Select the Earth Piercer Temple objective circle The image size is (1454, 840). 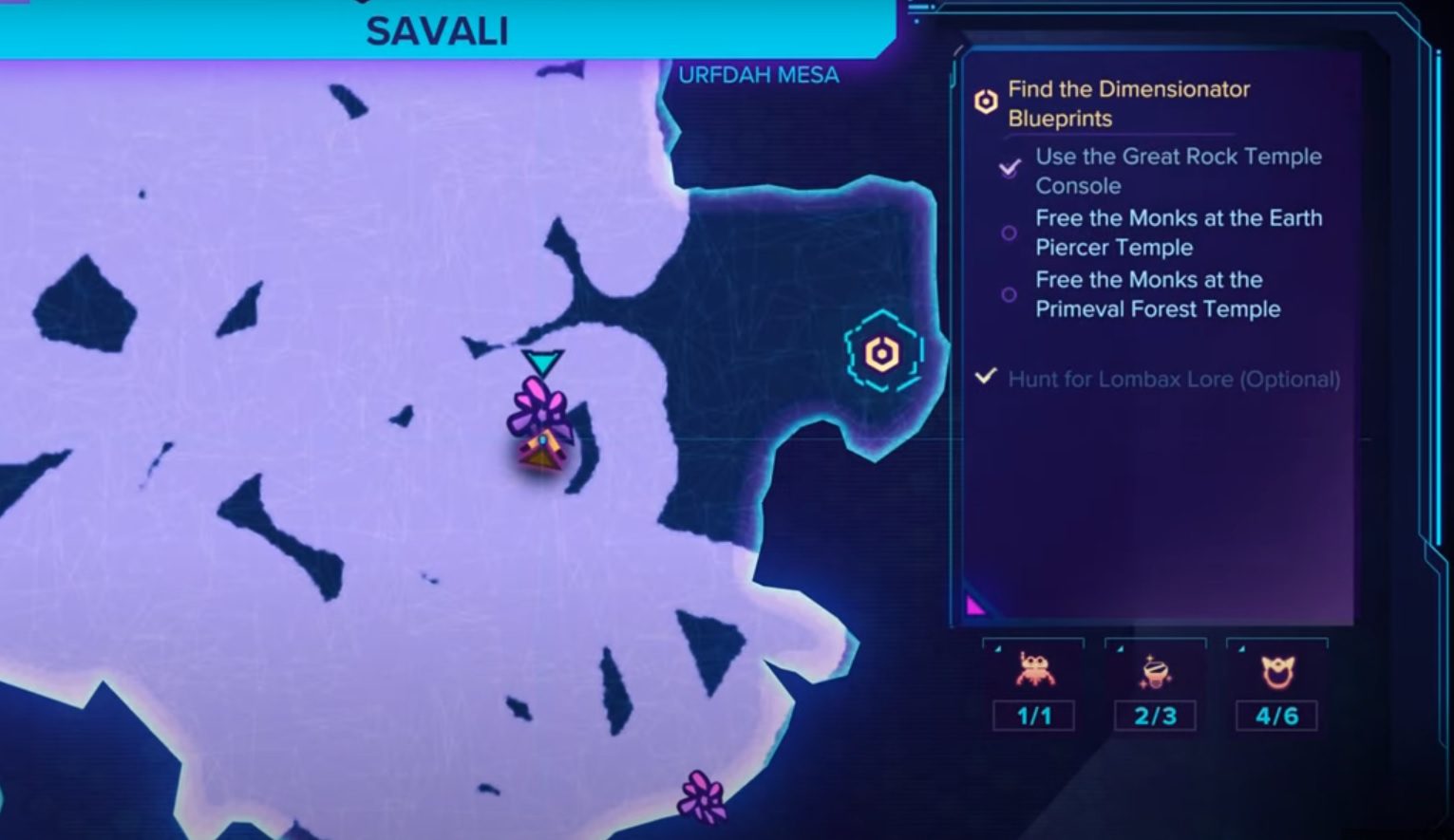pos(1009,233)
